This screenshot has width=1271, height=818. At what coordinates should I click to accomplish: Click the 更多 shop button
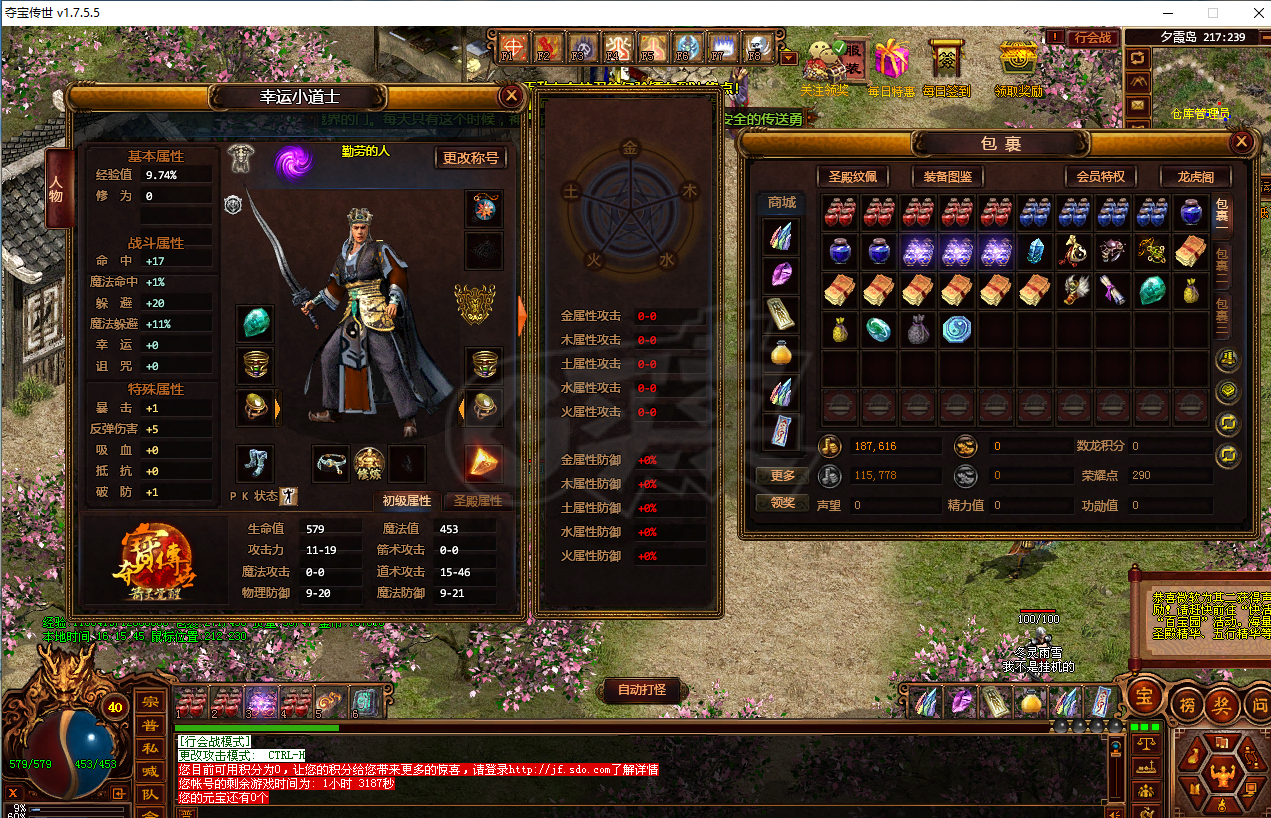click(782, 476)
